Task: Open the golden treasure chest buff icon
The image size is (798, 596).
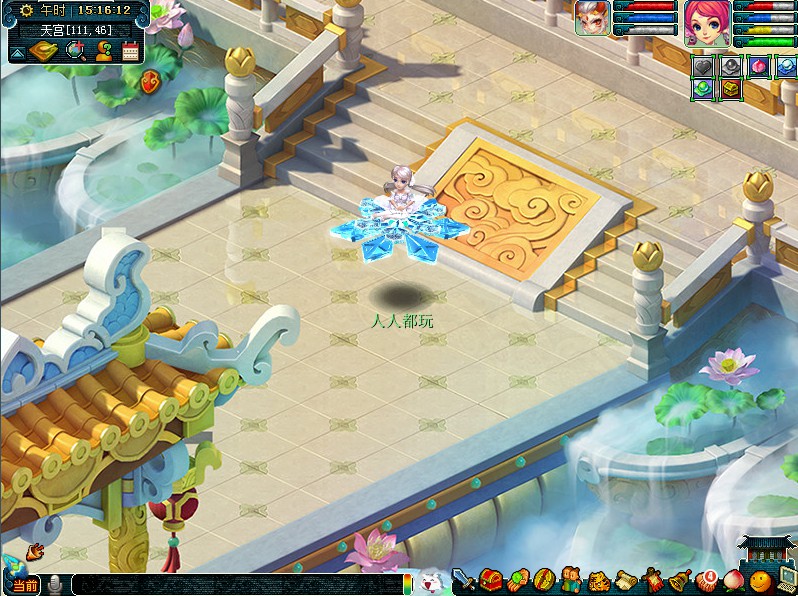Action: tap(731, 89)
